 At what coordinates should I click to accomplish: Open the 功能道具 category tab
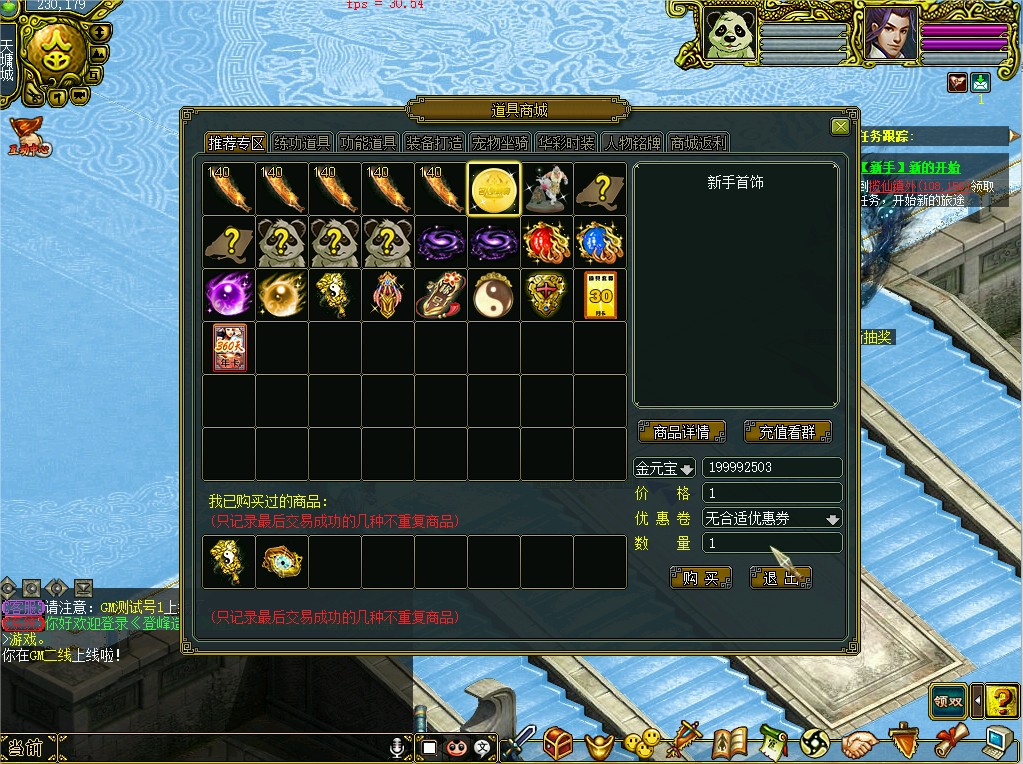(369, 143)
